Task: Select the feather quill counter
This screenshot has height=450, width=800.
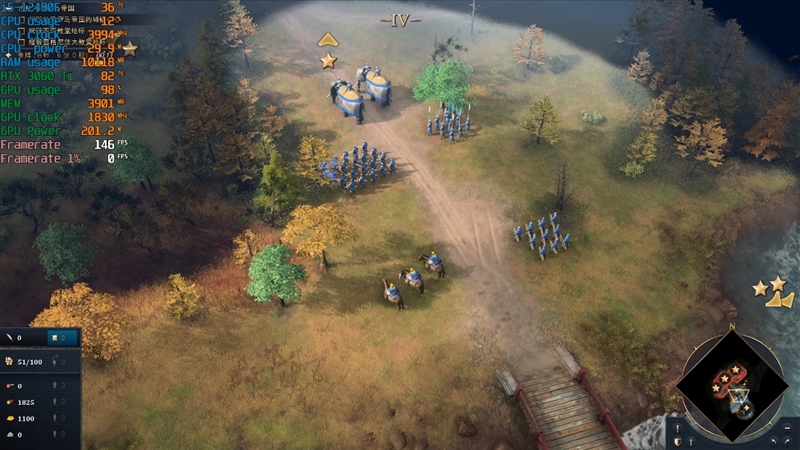Action: [x=12, y=338]
